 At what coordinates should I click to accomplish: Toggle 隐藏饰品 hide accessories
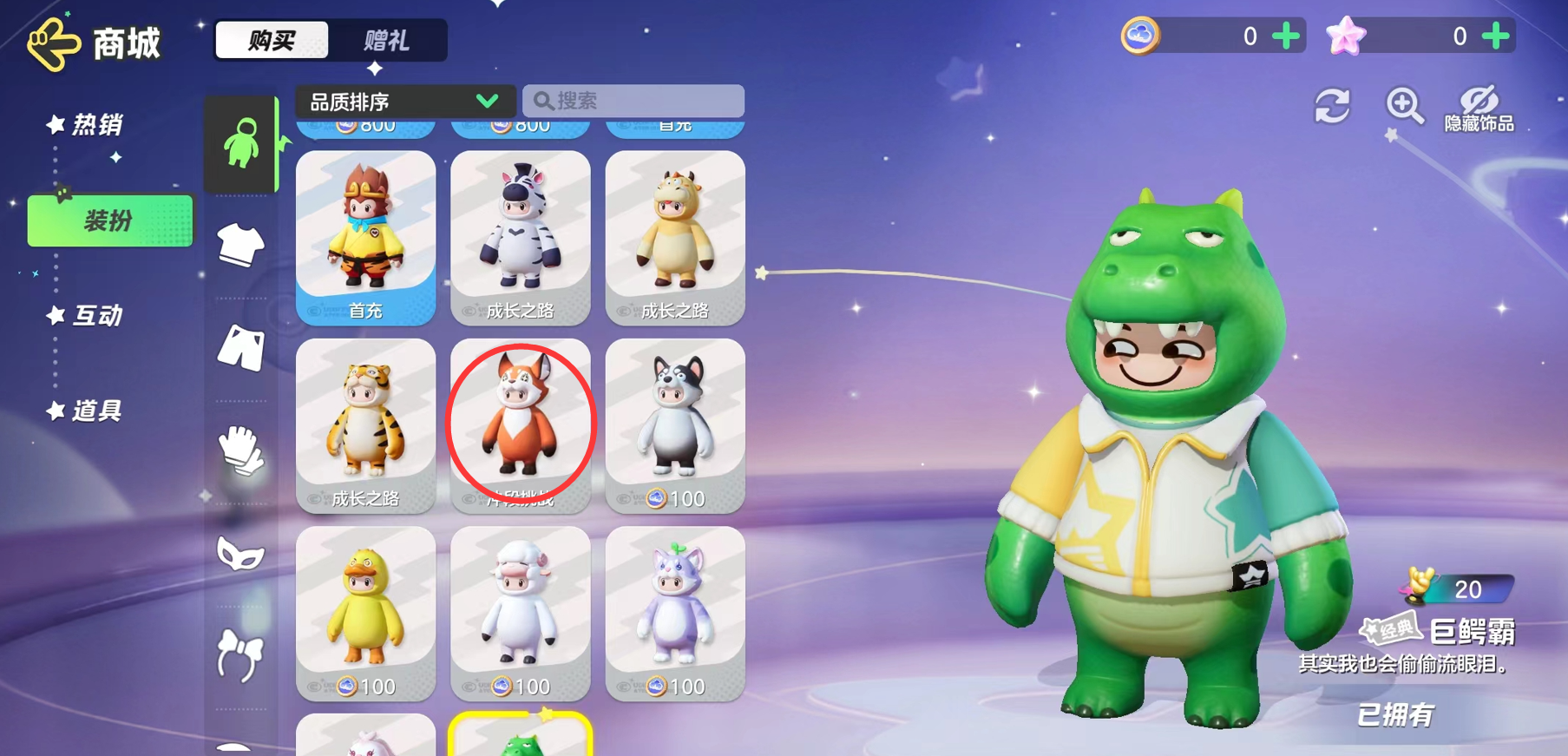[1479, 109]
